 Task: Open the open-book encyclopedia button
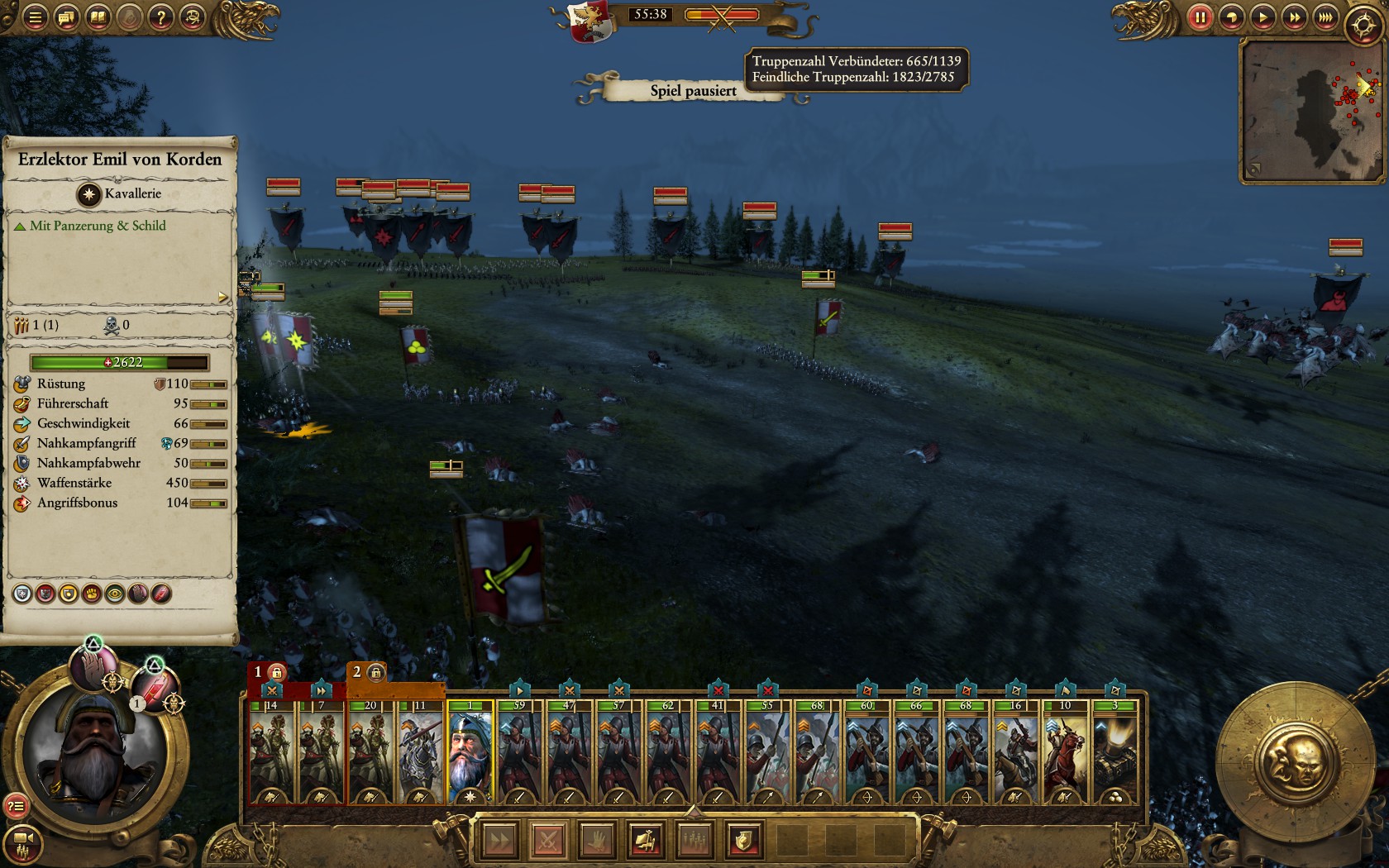(98, 17)
